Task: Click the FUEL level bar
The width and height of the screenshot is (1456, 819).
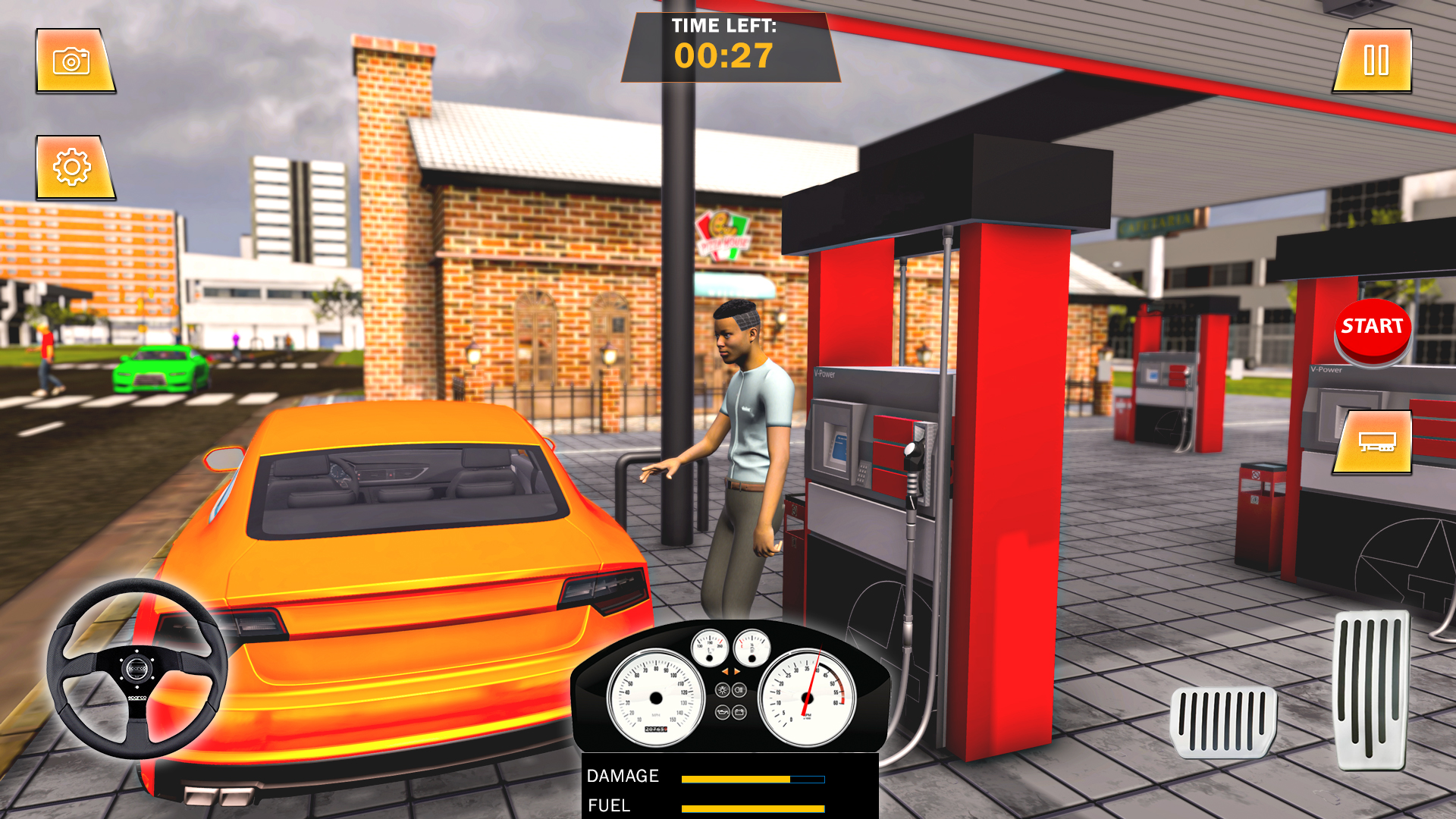Action: tap(753, 806)
